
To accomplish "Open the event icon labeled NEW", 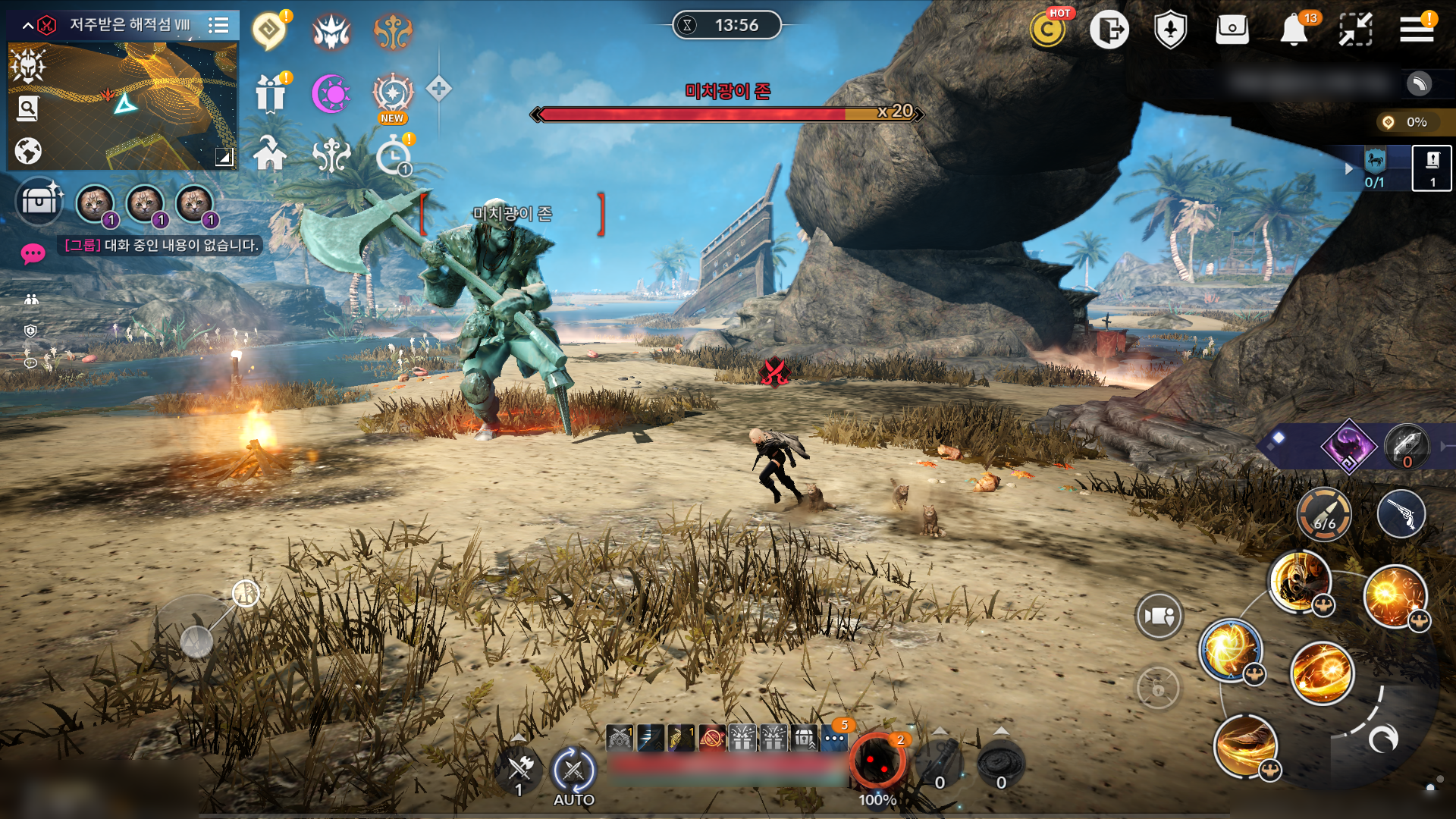I will (x=392, y=96).
